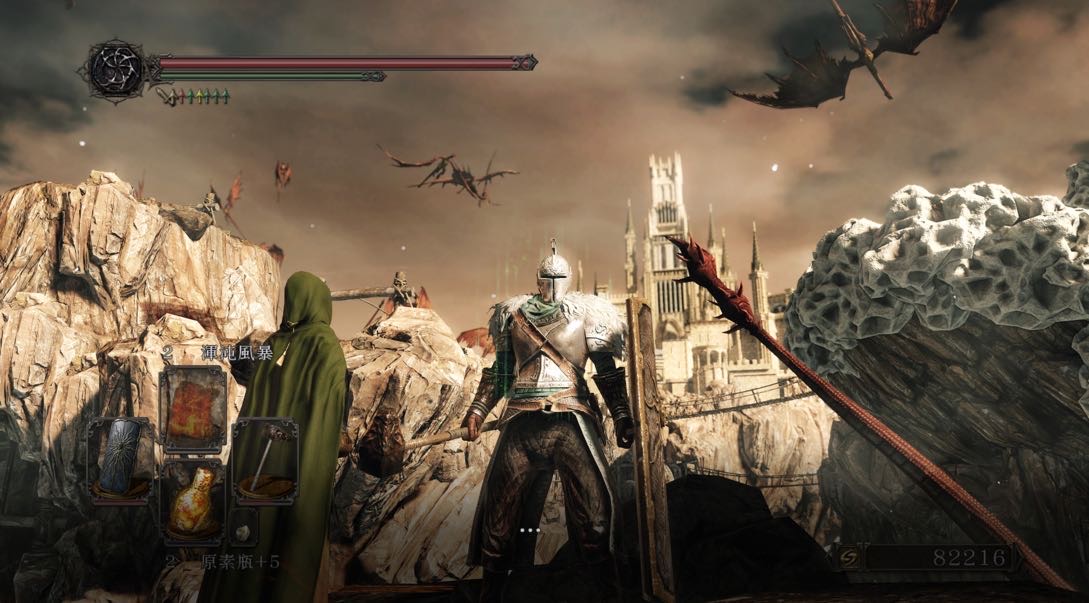
Task: Select the Chaos Storm spell slot
Action: 194,408
